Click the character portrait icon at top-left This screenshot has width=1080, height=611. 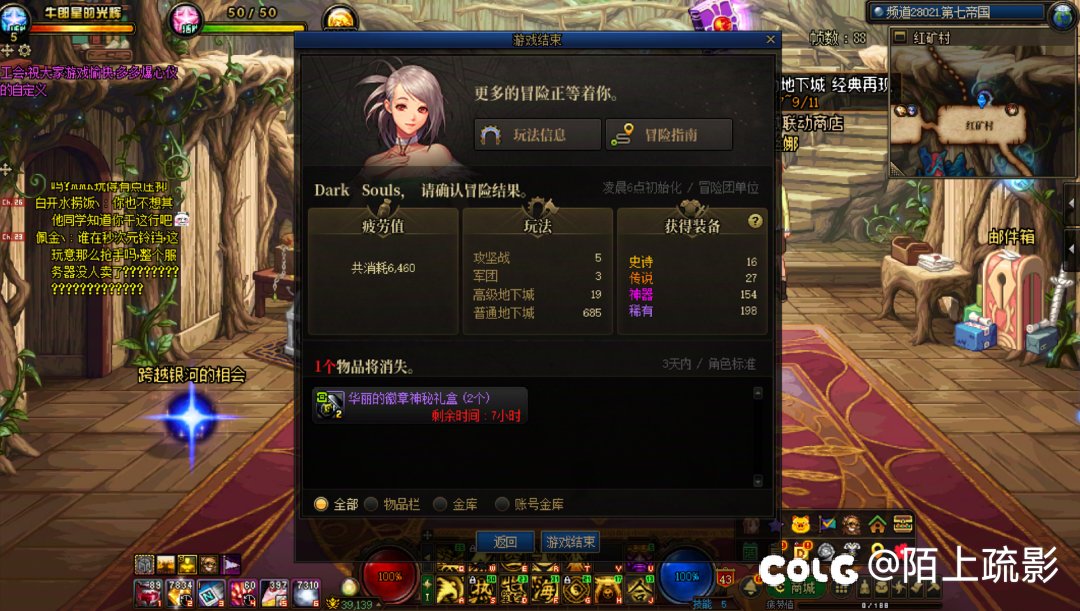(x=14, y=18)
